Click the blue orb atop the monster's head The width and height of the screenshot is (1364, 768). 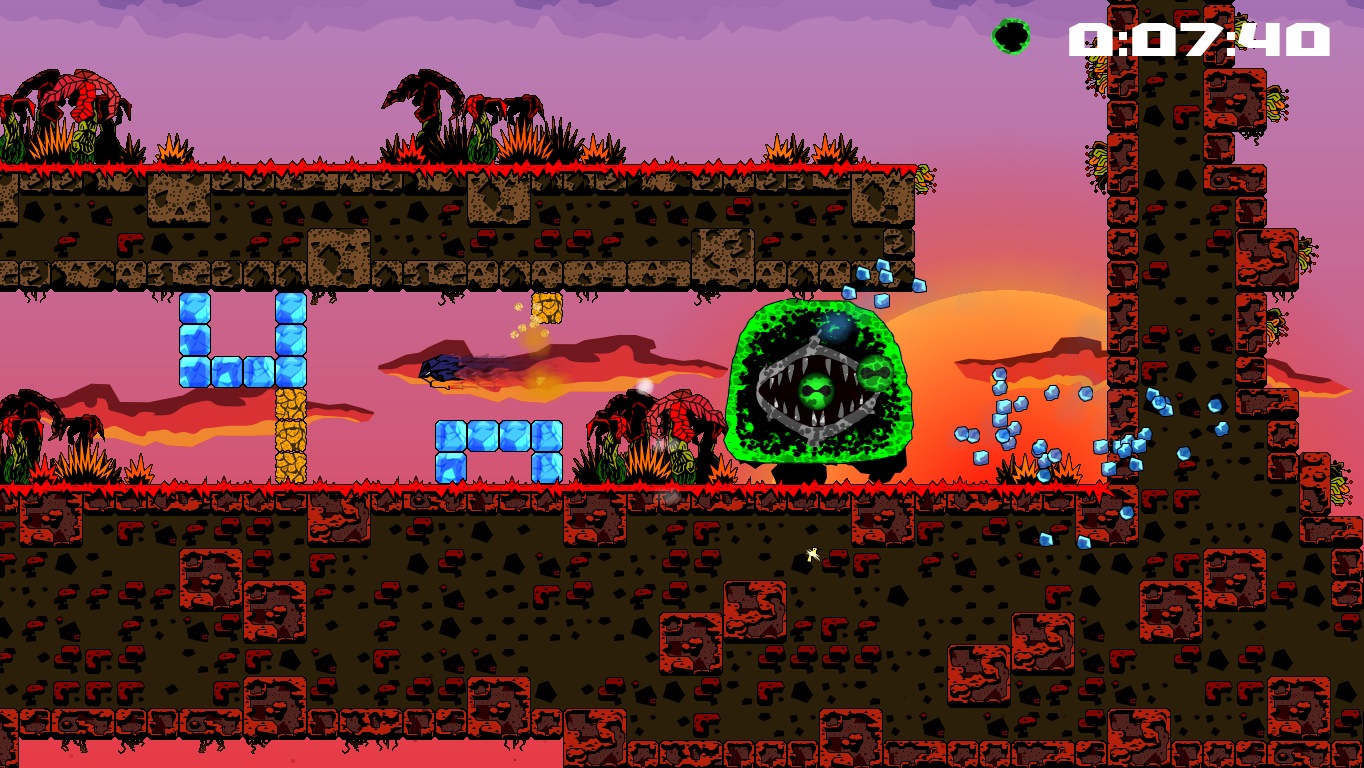coord(835,327)
